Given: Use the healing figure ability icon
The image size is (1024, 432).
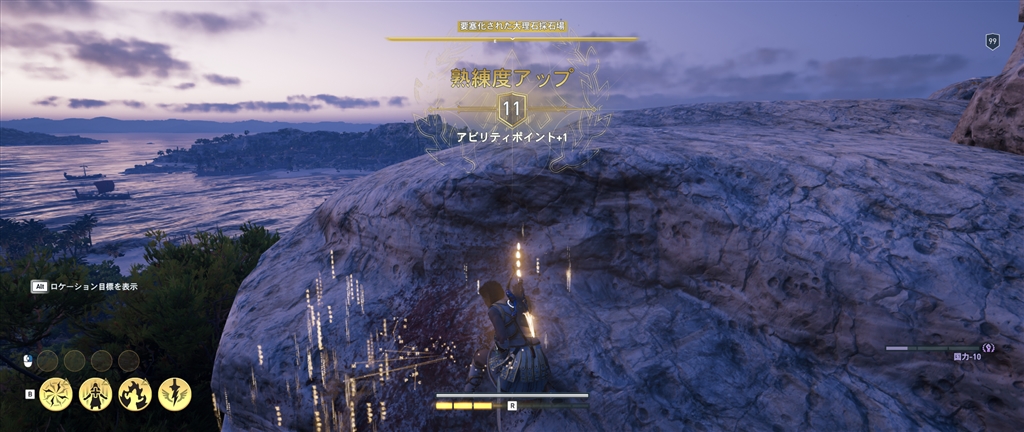Looking at the screenshot, I should [95, 394].
